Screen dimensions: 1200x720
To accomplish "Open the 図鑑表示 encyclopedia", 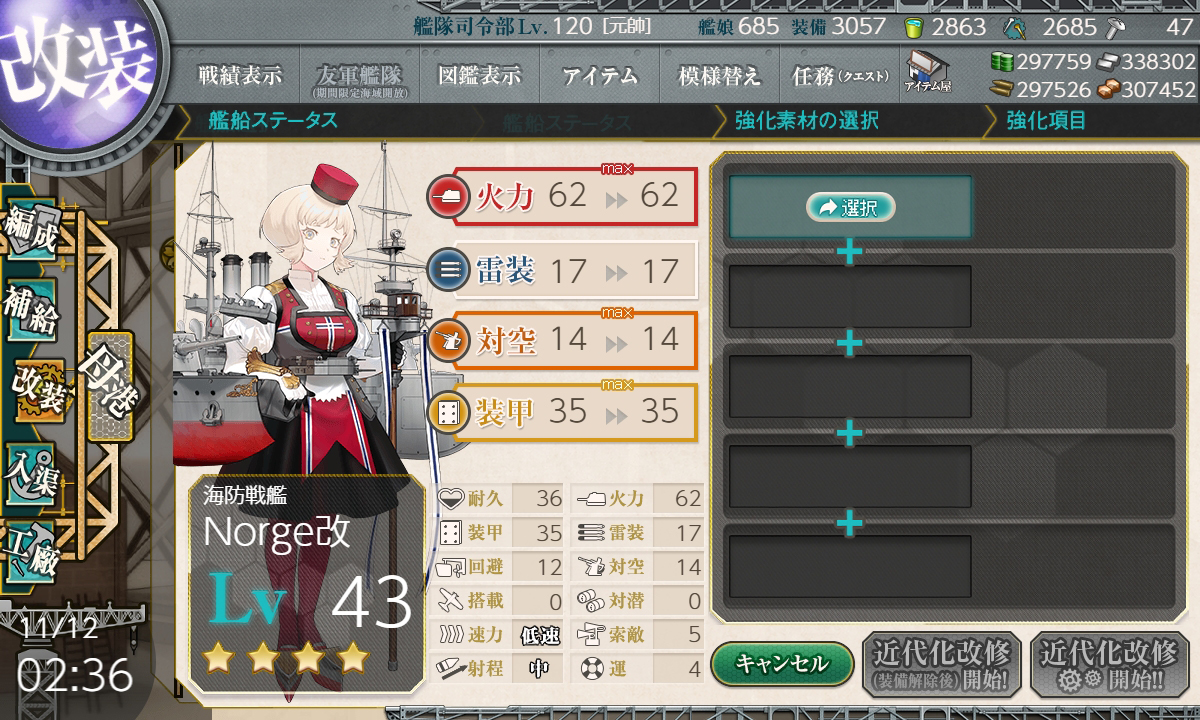I will click(479, 75).
